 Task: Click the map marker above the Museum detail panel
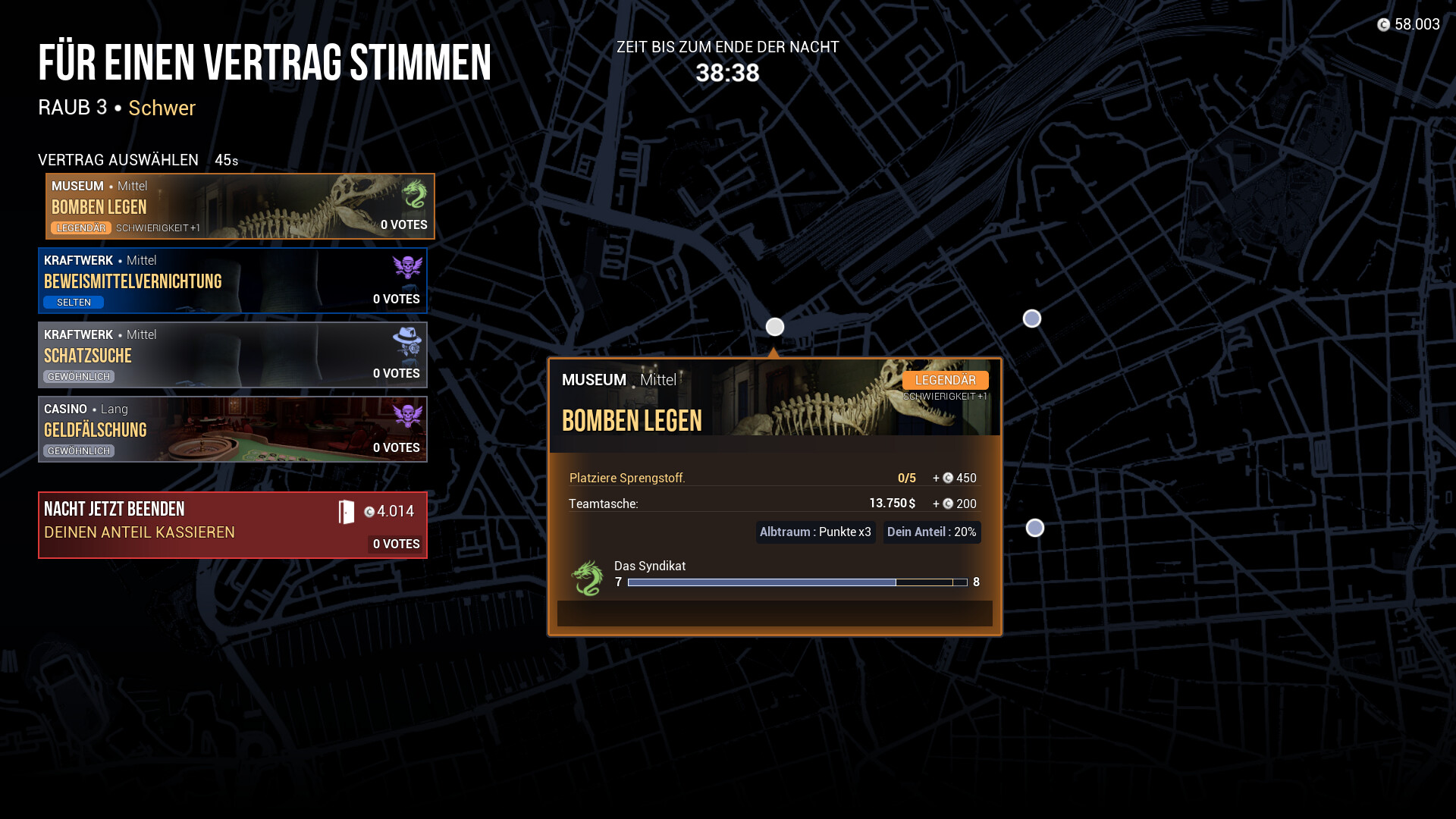click(x=774, y=327)
